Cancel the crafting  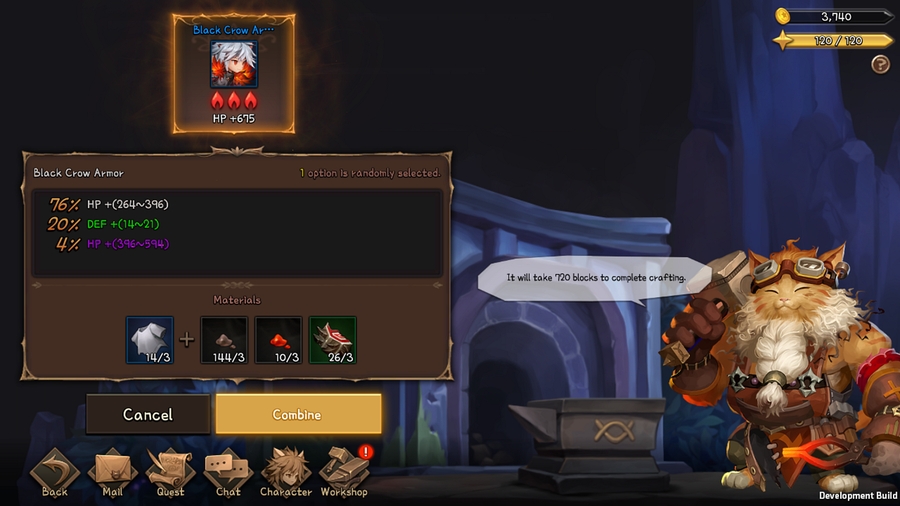coord(148,414)
